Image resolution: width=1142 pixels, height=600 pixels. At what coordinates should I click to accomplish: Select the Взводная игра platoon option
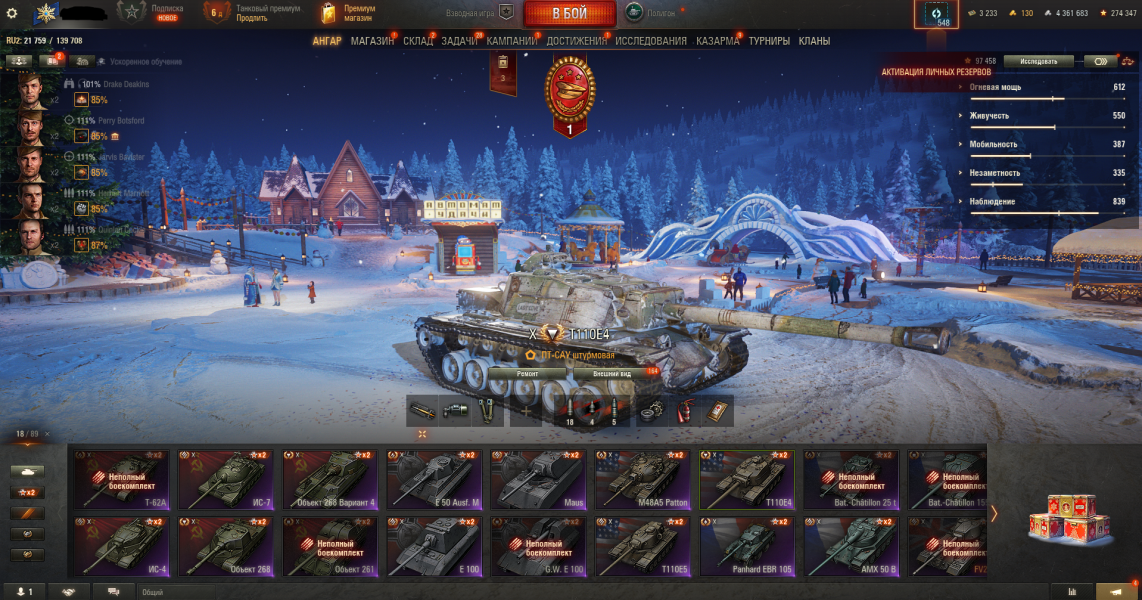coord(480,13)
